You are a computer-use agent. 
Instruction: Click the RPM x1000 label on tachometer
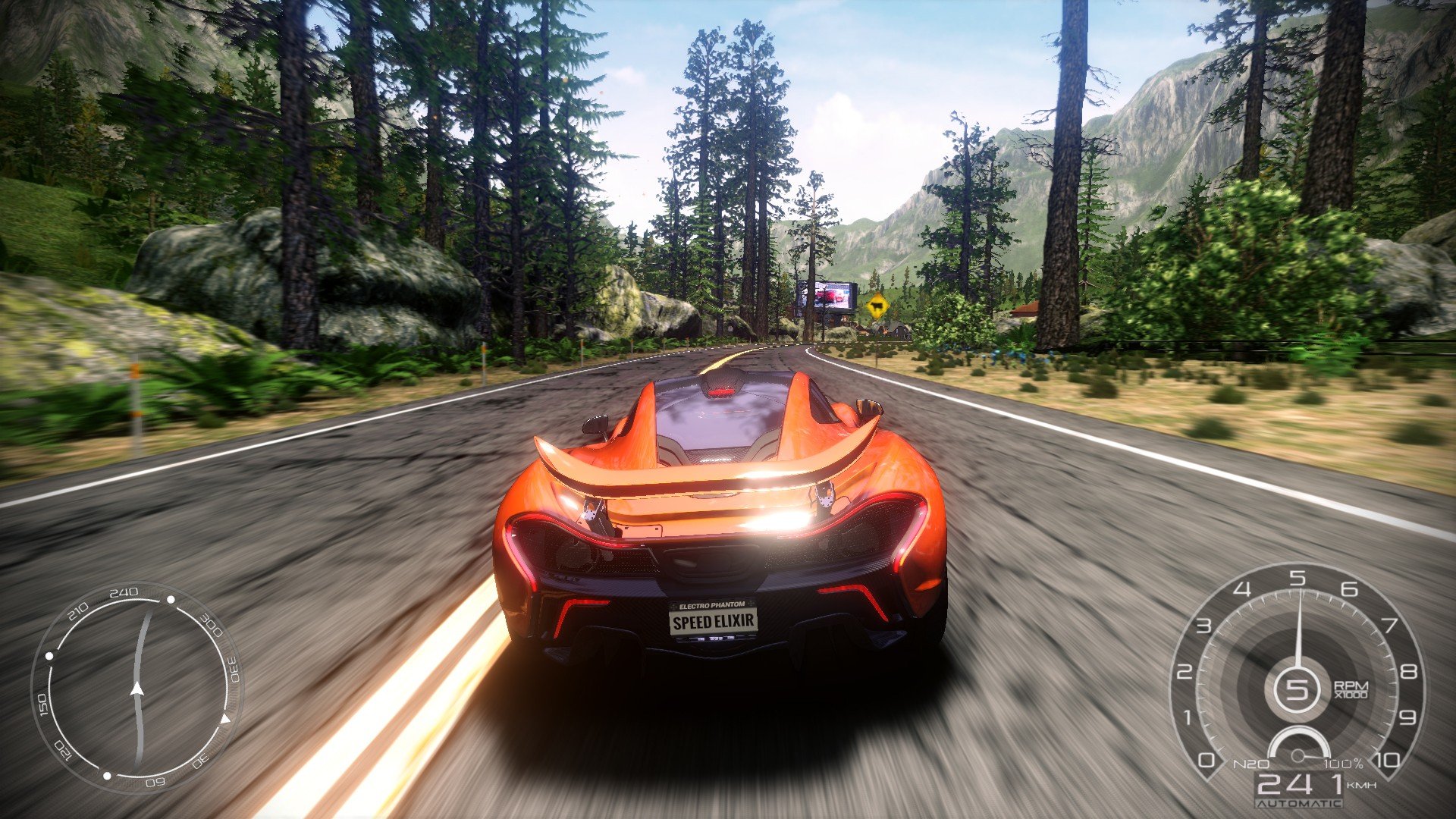[1351, 689]
